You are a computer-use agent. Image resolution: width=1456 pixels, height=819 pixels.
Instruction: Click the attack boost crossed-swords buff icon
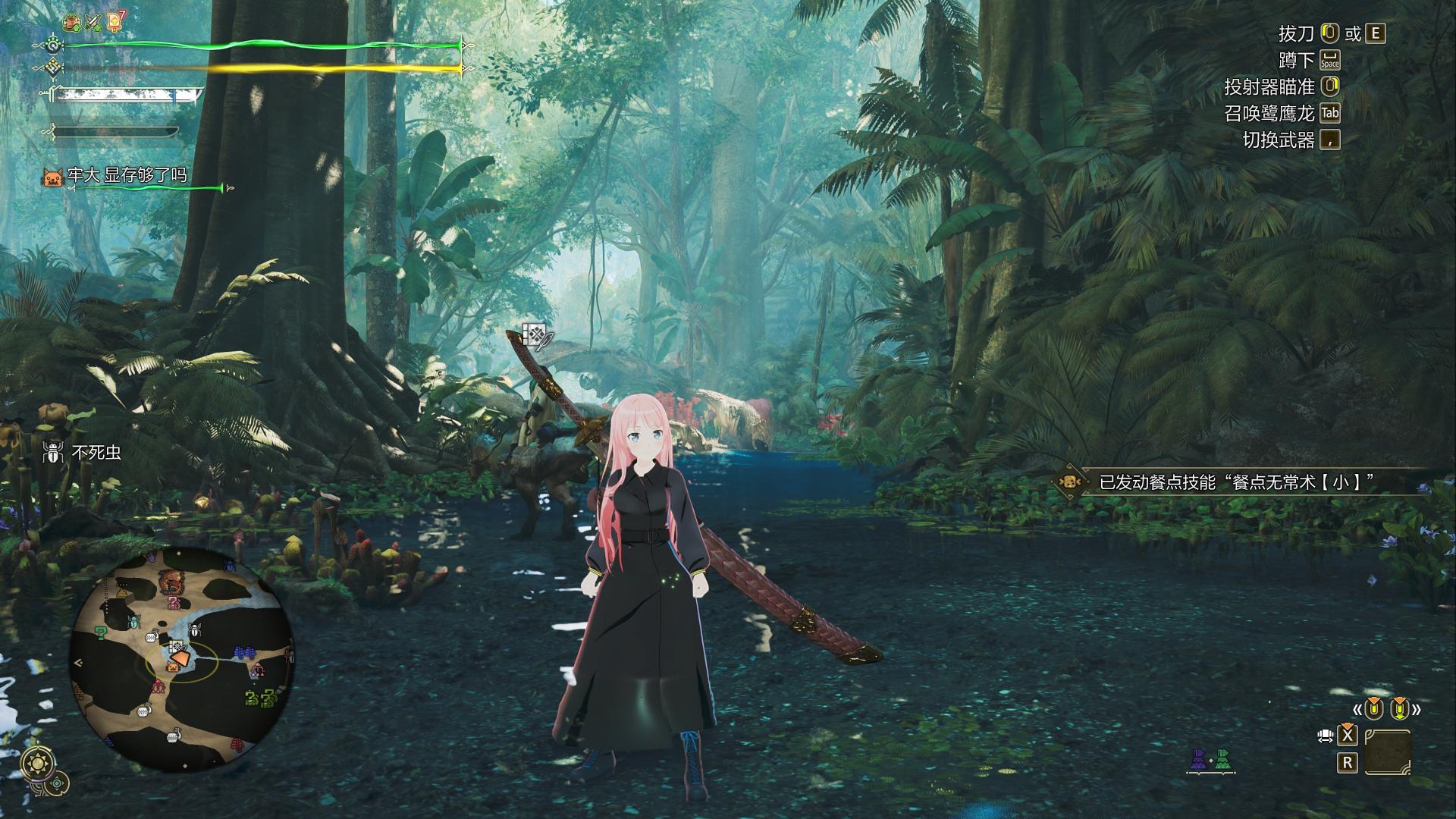click(93, 23)
